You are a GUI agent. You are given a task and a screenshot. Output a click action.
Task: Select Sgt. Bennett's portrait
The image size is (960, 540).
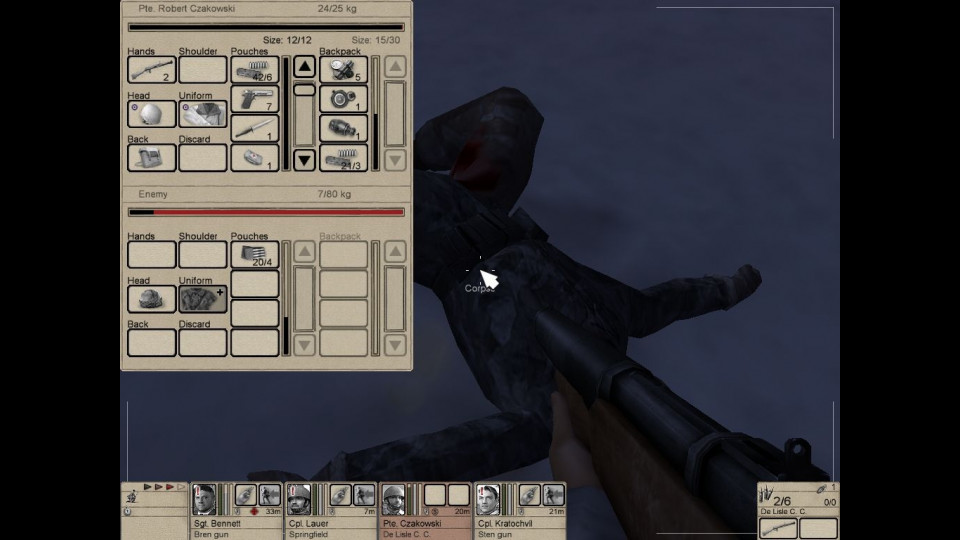[x=204, y=498]
